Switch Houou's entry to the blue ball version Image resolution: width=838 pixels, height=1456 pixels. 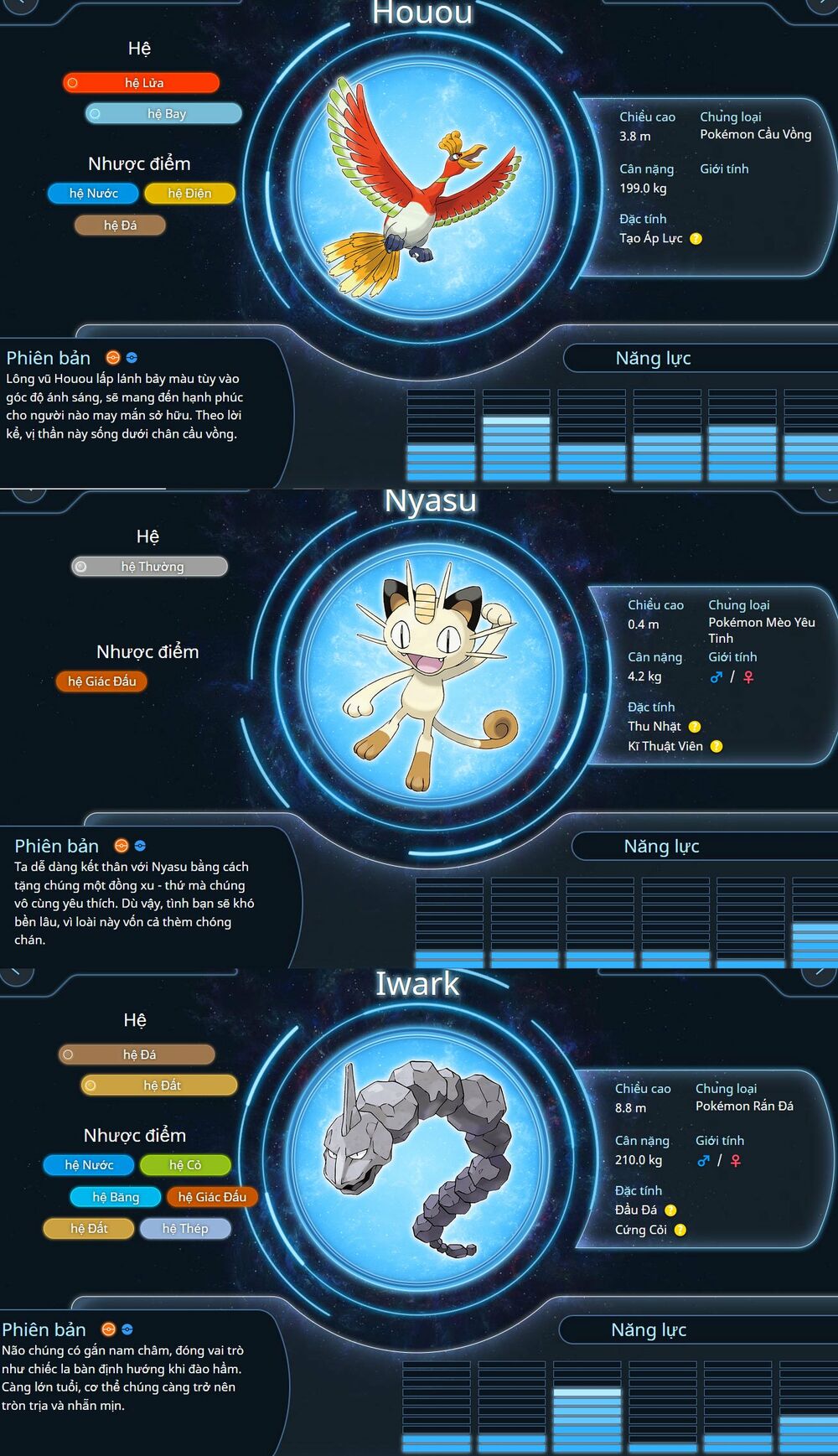[x=132, y=358]
